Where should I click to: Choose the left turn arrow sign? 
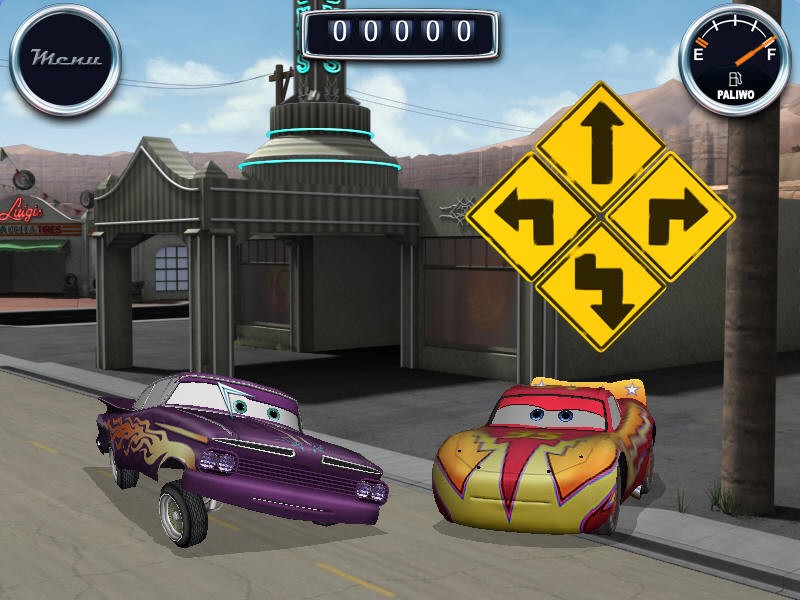(x=530, y=216)
